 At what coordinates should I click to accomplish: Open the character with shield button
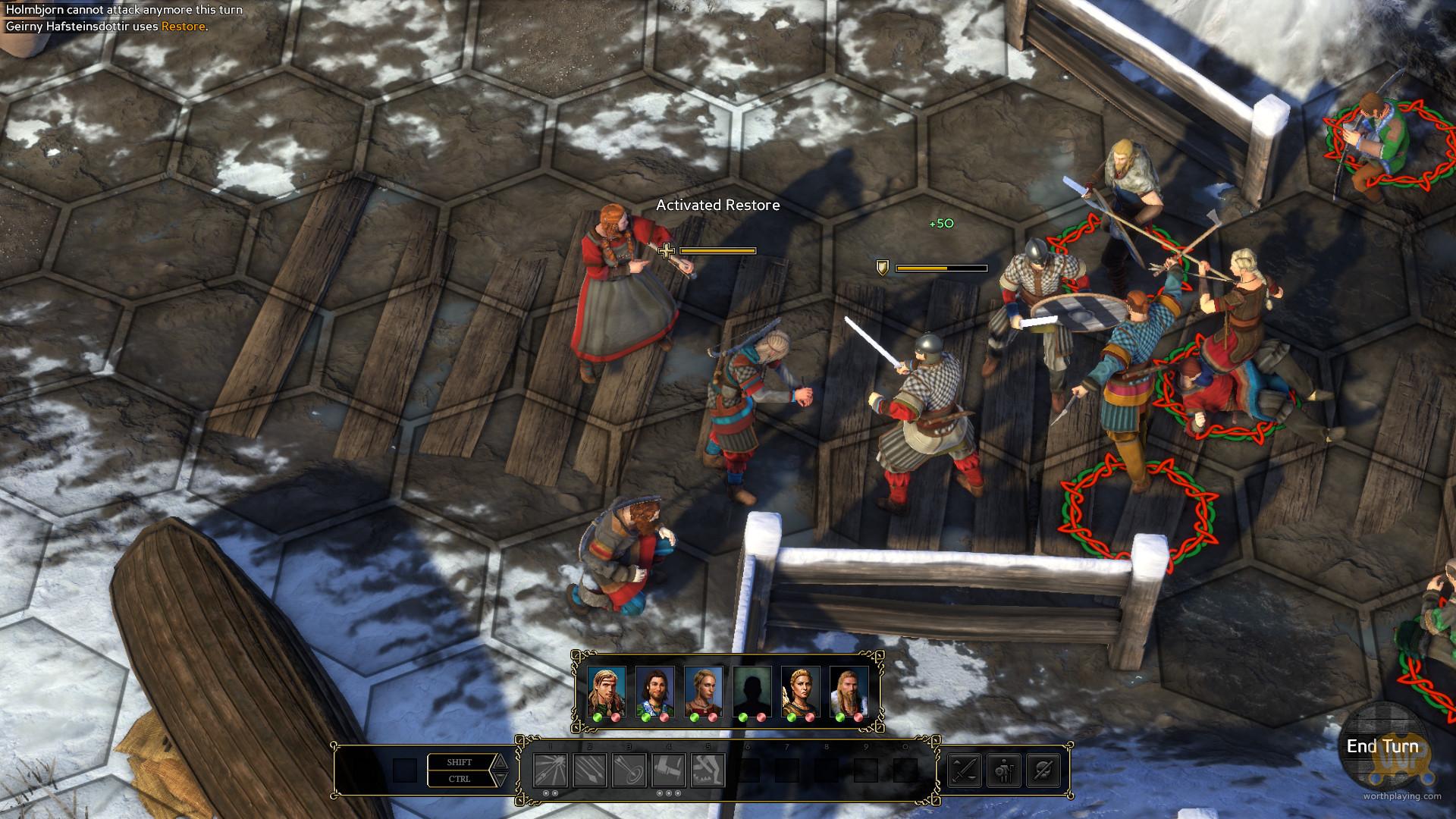click(1004, 770)
